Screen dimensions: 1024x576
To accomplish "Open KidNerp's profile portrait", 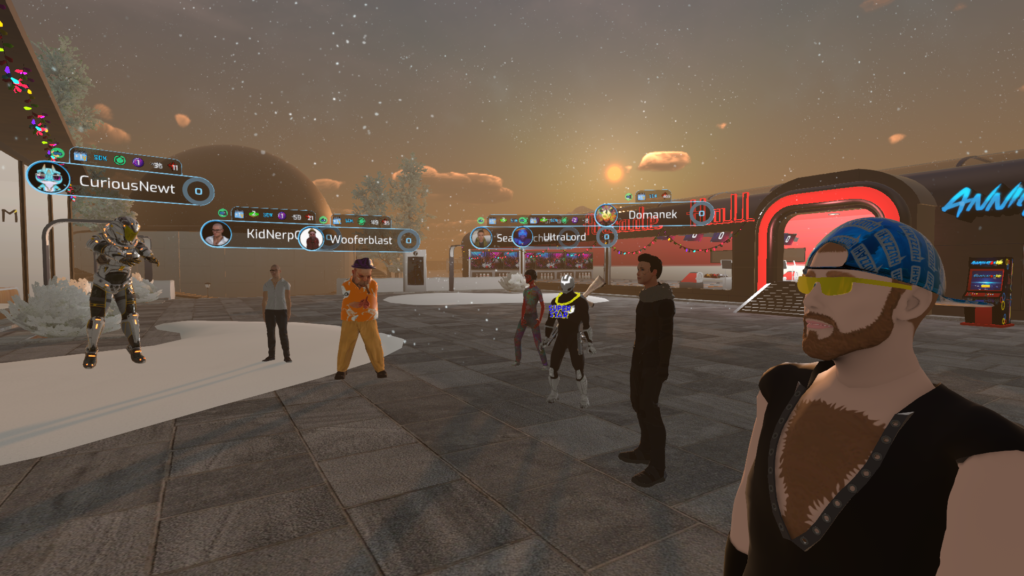I will point(216,233).
